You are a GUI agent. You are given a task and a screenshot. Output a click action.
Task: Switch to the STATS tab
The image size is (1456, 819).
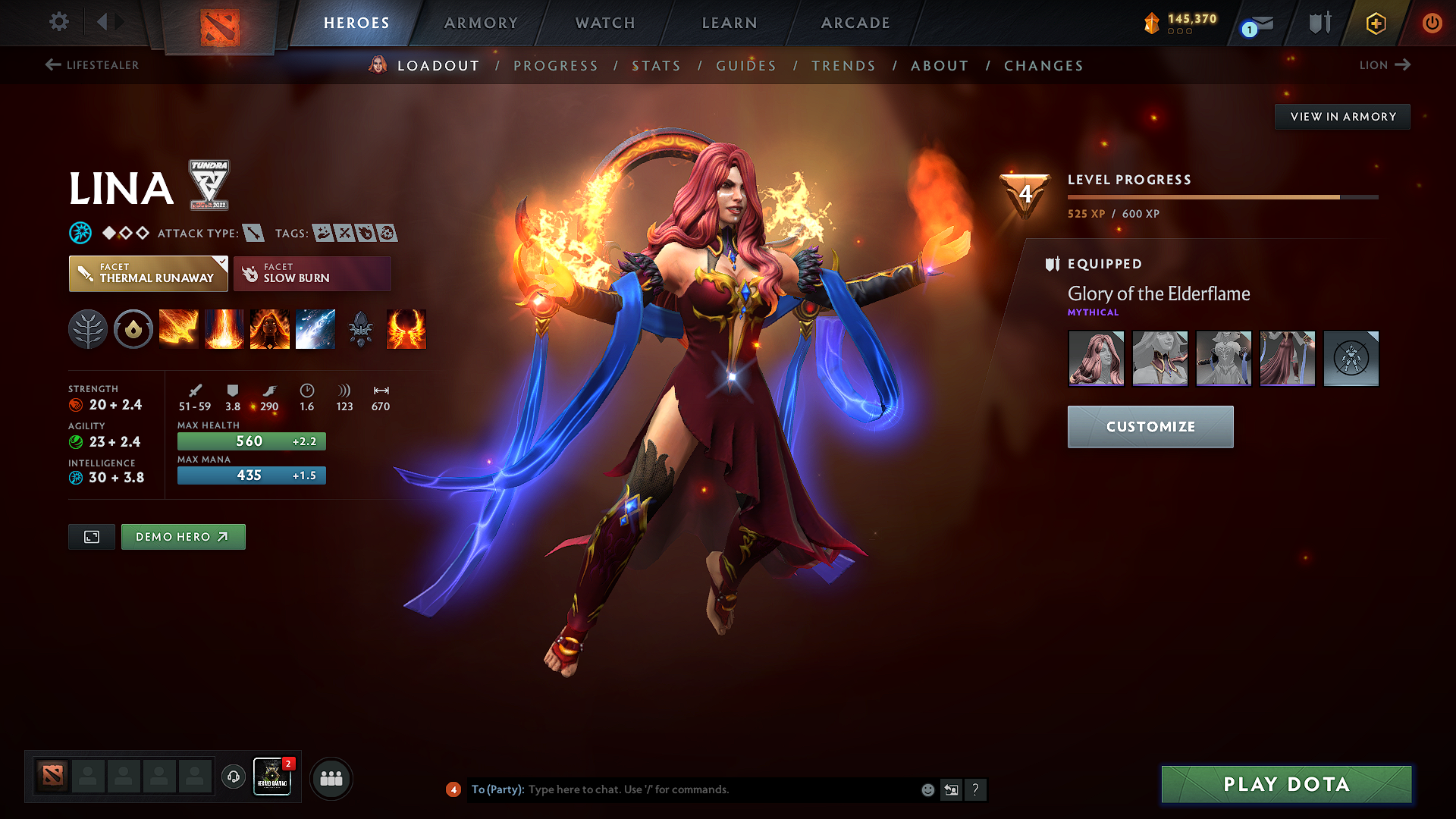pos(657,65)
